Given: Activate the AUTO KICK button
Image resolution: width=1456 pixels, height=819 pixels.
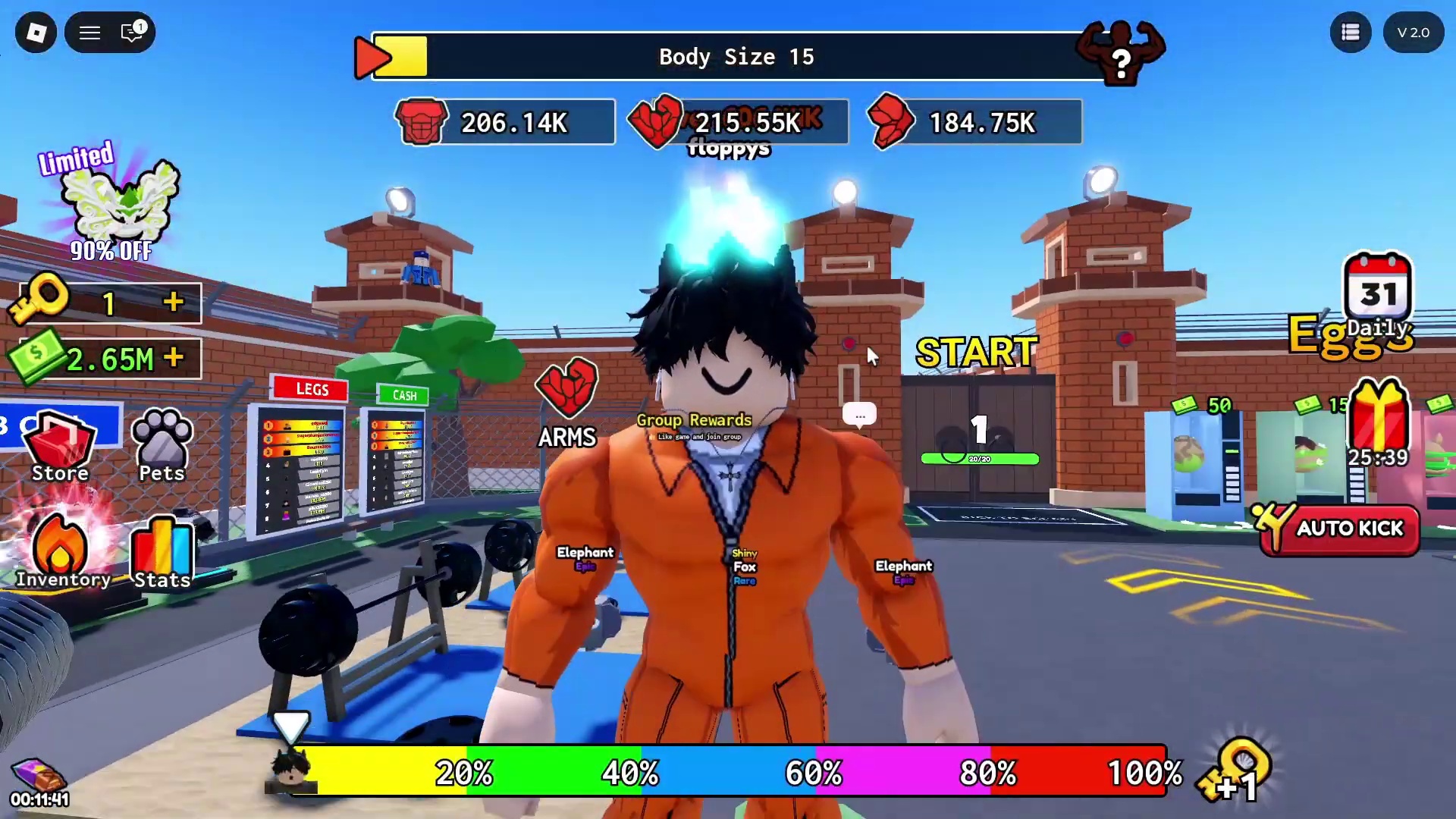Looking at the screenshot, I should tap(1339, 529).
